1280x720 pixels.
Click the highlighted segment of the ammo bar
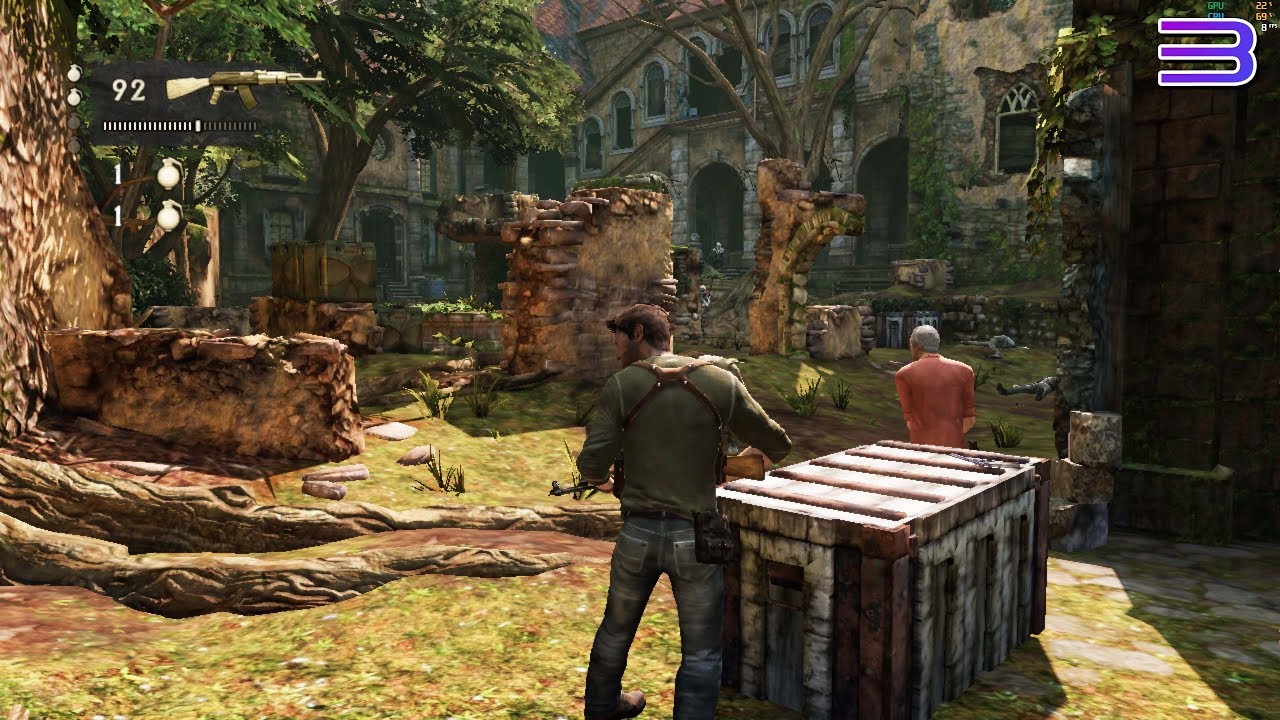click(x=198, y=125)
